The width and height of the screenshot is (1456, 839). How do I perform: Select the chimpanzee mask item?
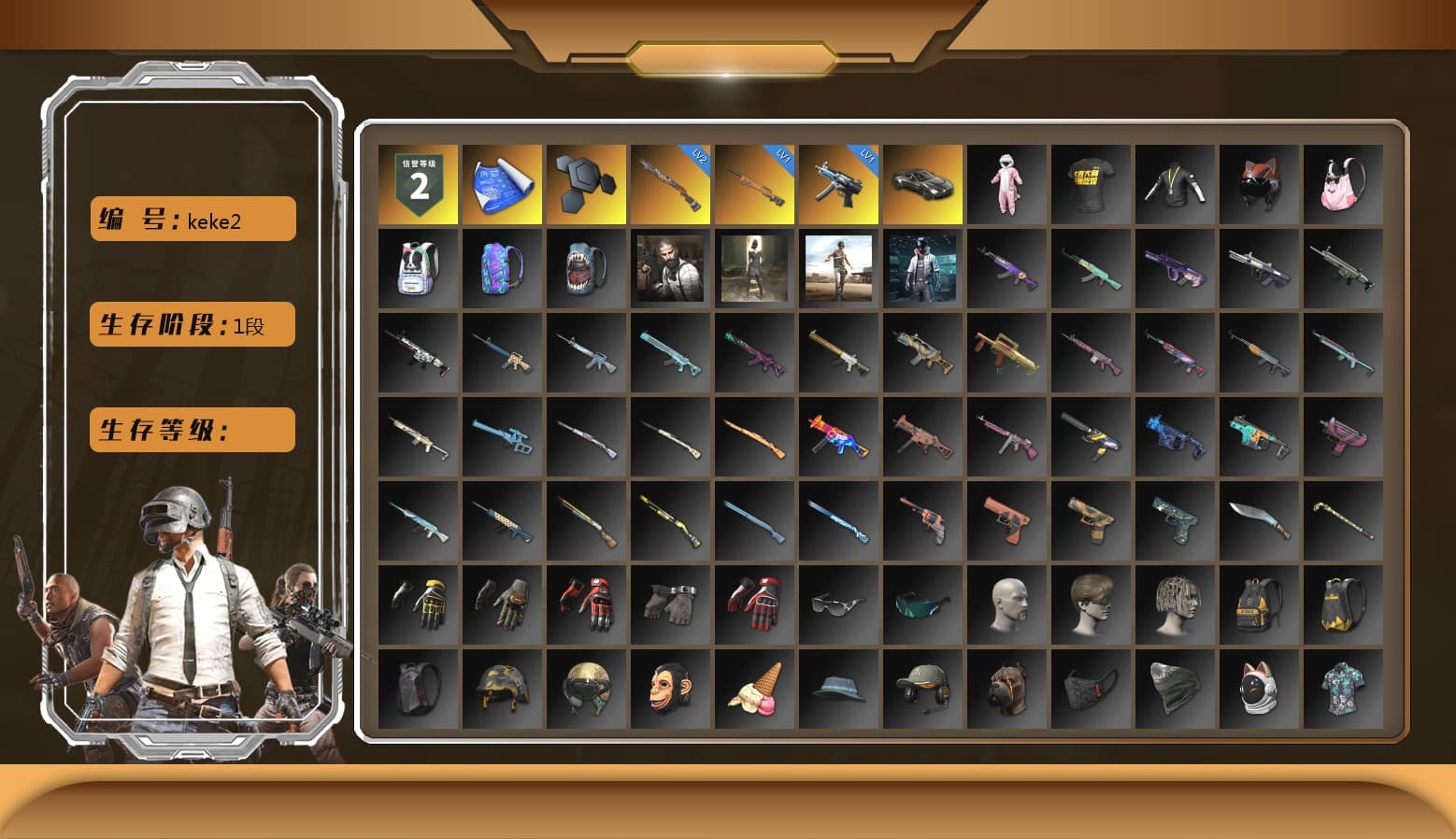click(670, 689)
